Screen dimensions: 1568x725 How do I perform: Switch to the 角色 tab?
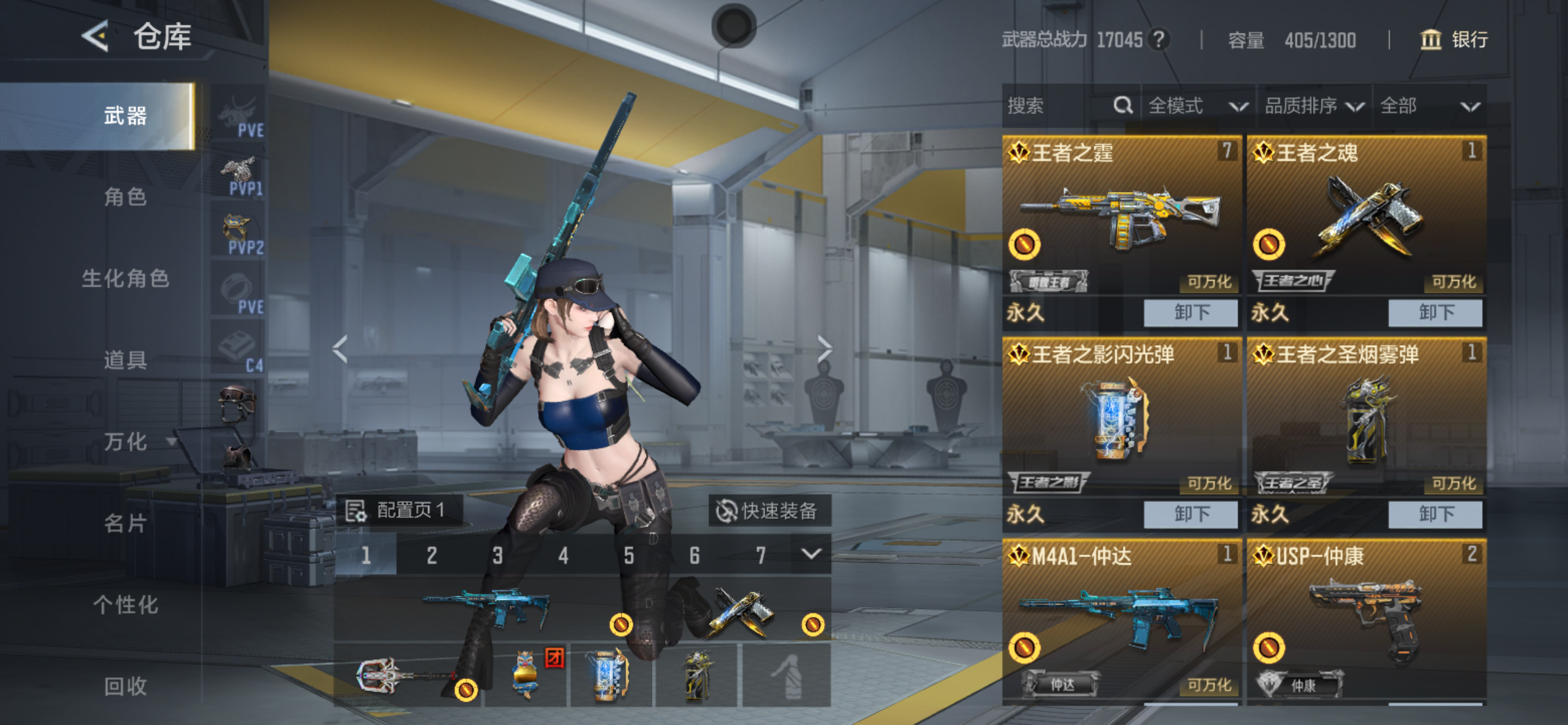click(x=125, y=197)
